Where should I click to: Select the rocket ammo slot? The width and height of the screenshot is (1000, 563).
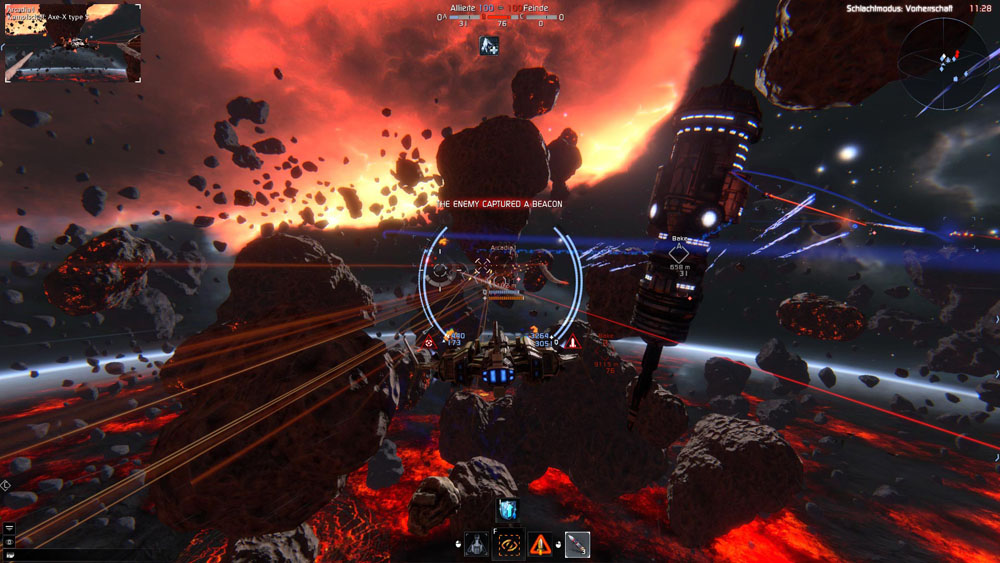577,545
